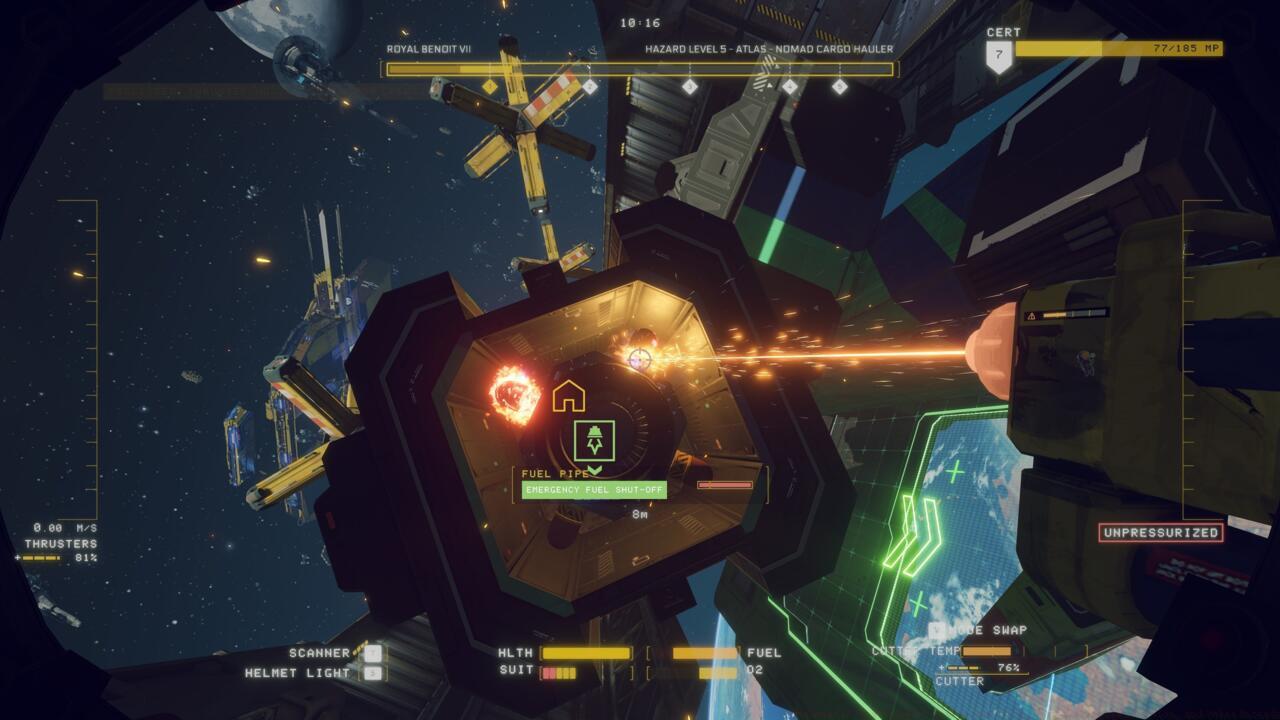Click the orange home waypoint marker

pos(568,396)
